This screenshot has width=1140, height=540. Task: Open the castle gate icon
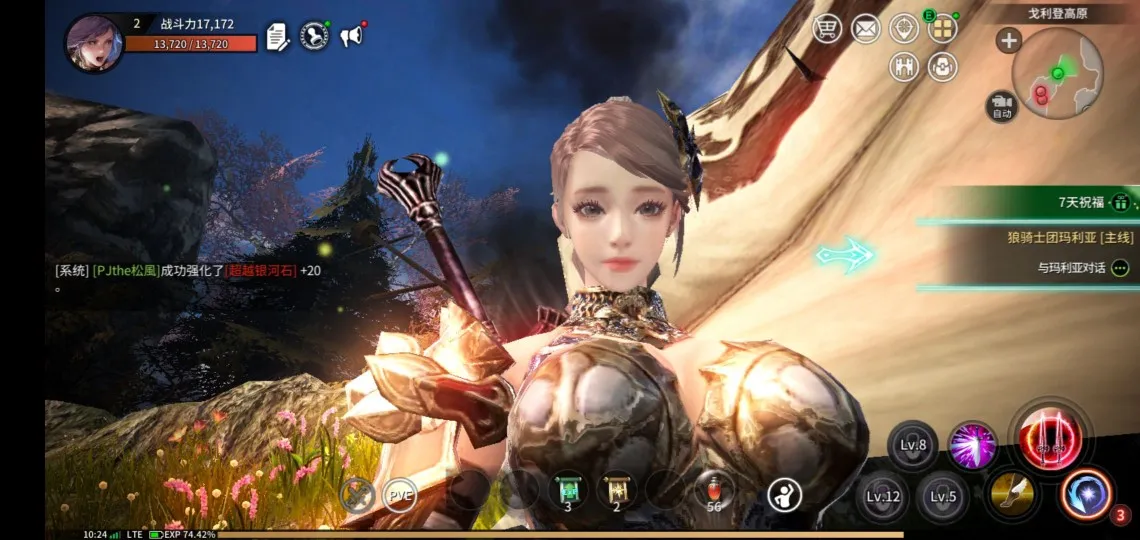(904, 67)
